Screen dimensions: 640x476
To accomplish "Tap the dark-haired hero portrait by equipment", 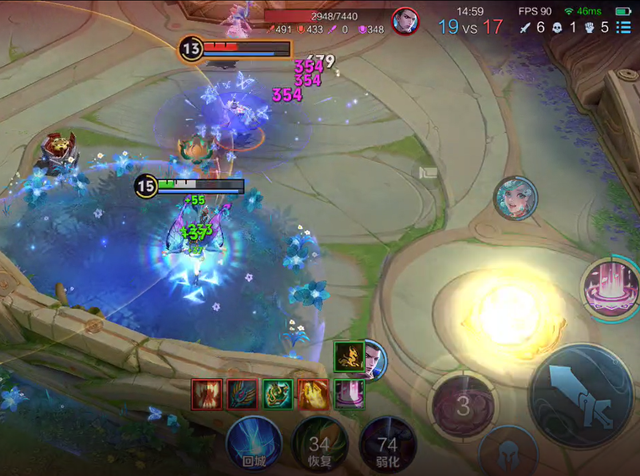I will 372,360.
